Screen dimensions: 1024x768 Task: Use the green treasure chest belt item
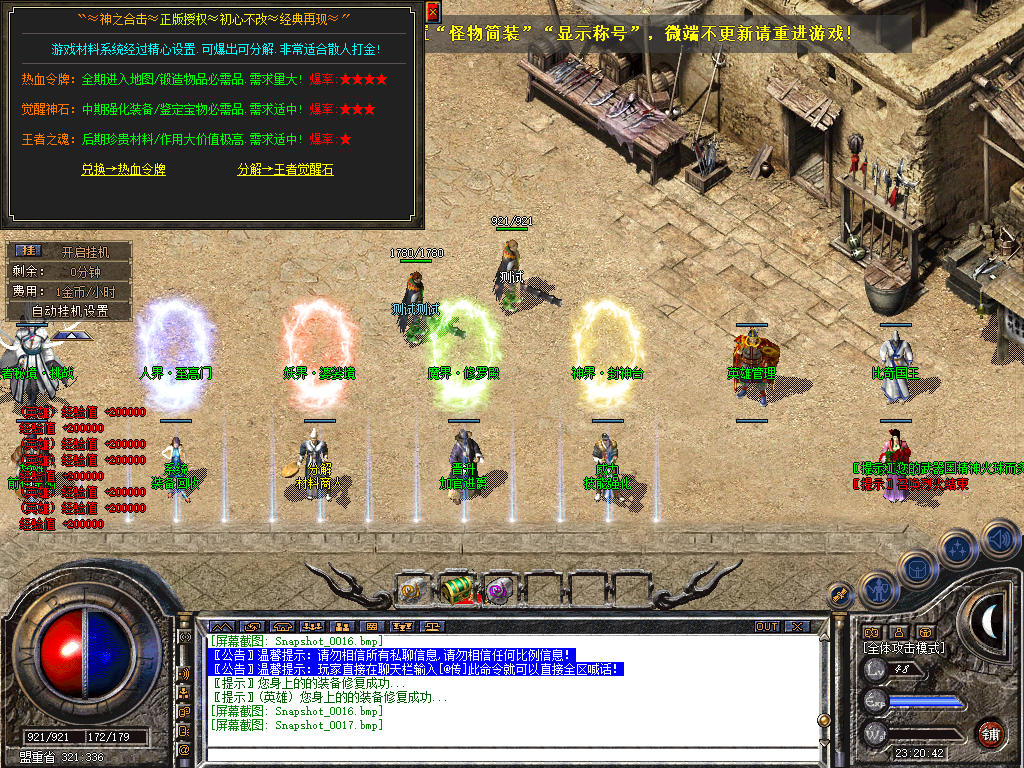456,590
